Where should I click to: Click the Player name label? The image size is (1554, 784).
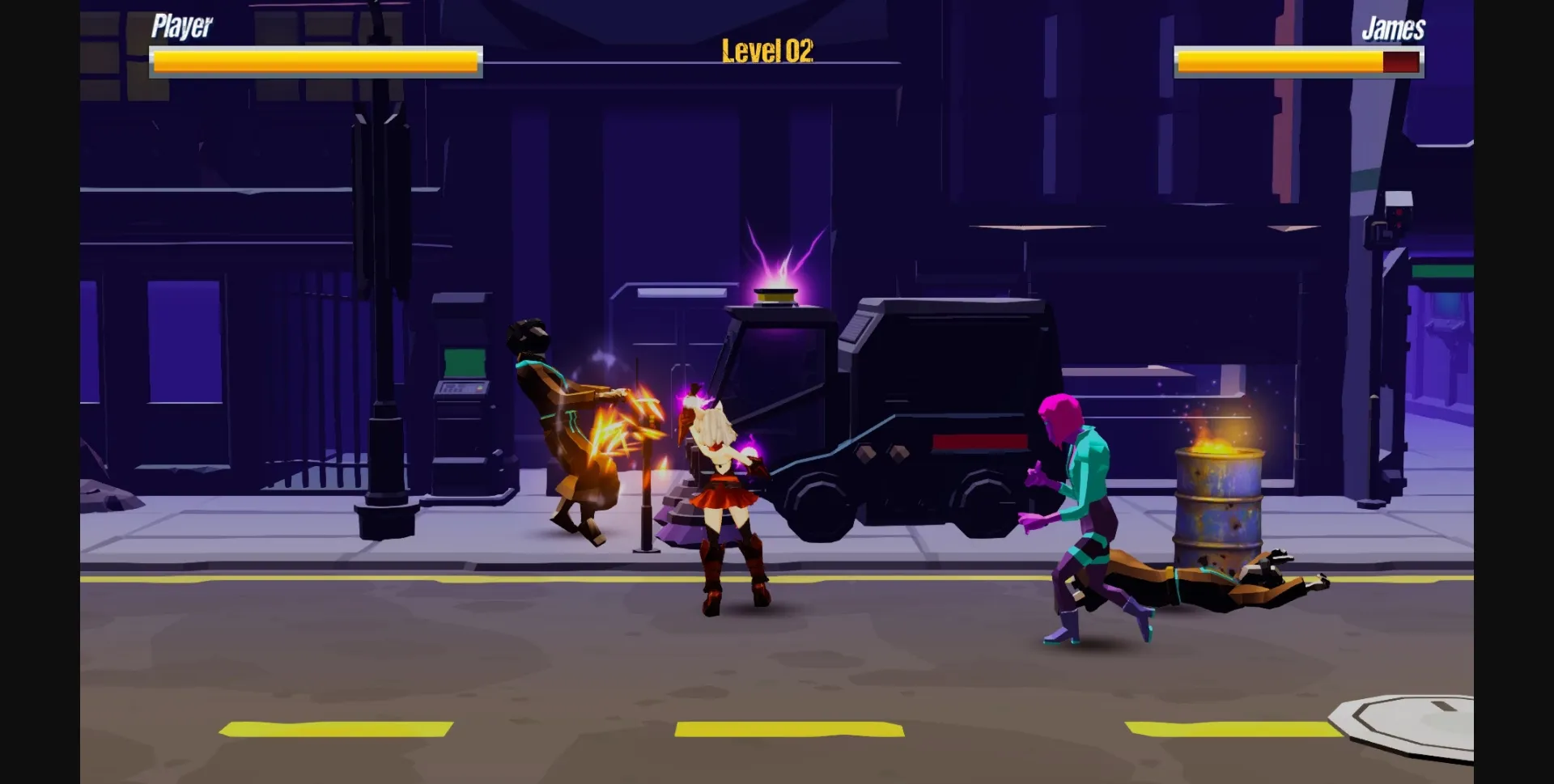[x=180, y=27]
